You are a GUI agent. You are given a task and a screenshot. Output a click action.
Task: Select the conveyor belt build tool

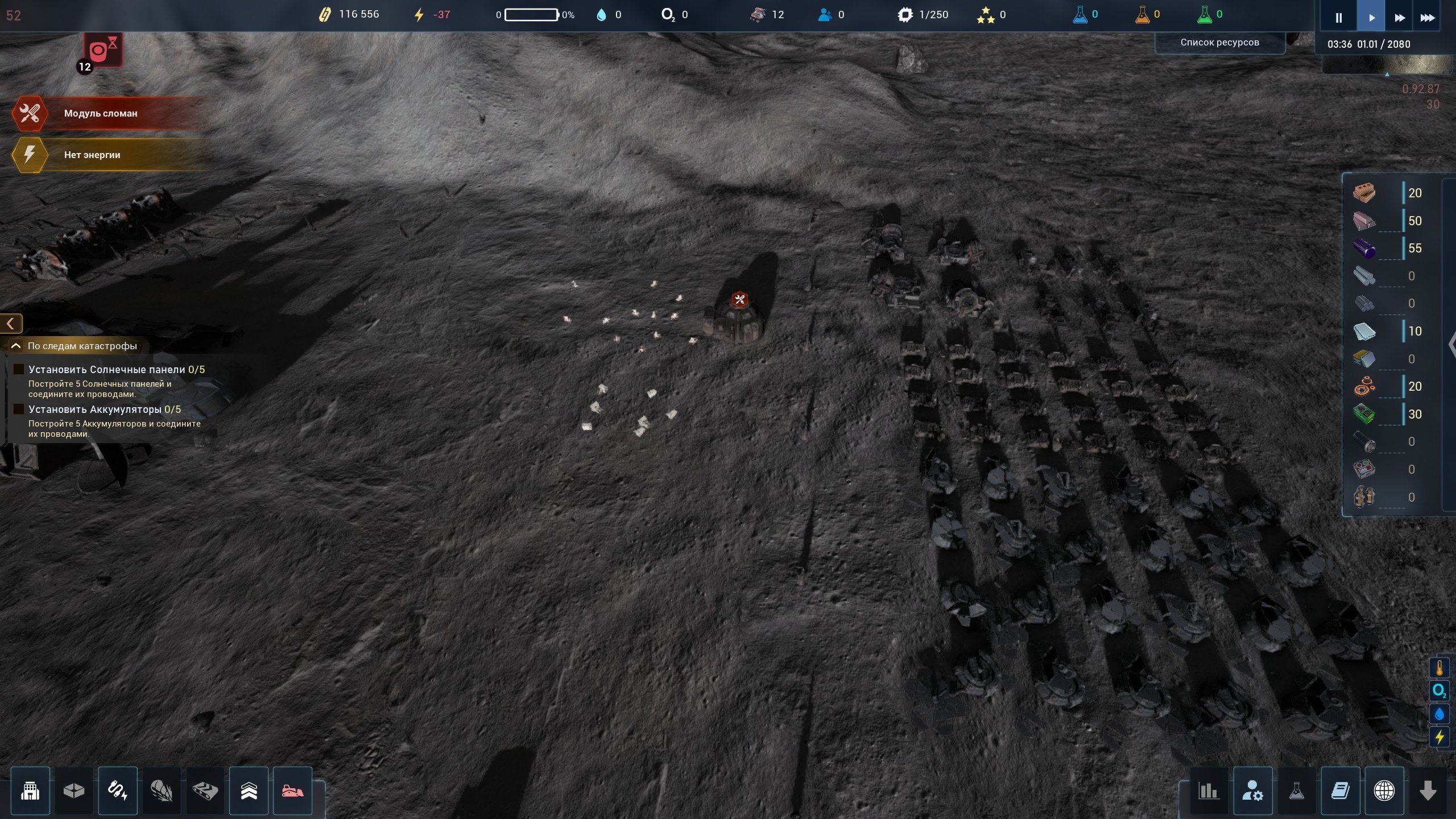(x=205, y=791)
